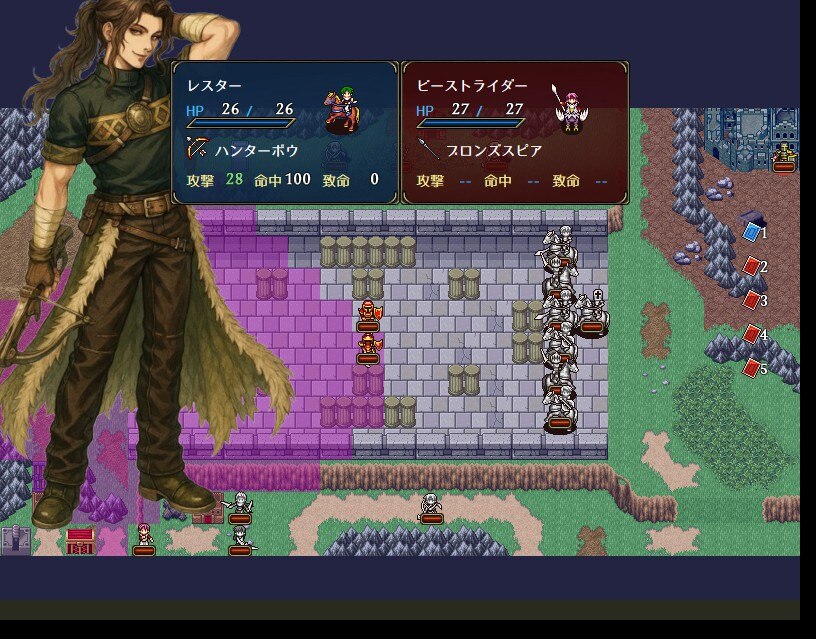Click レスター's unit sprite in the forecast panel

[x=343, y=110]
